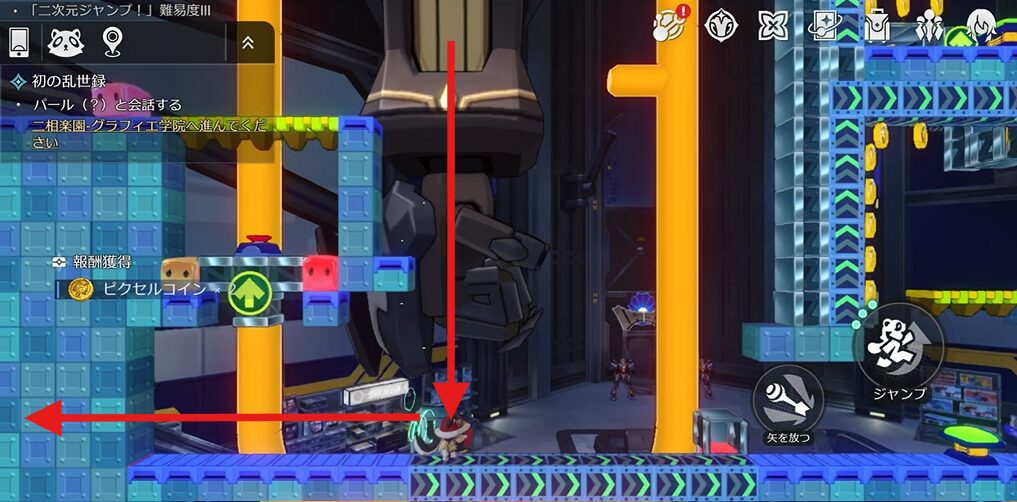Open the map location pin
This screenshot has height=502, width=1017.
112,42
